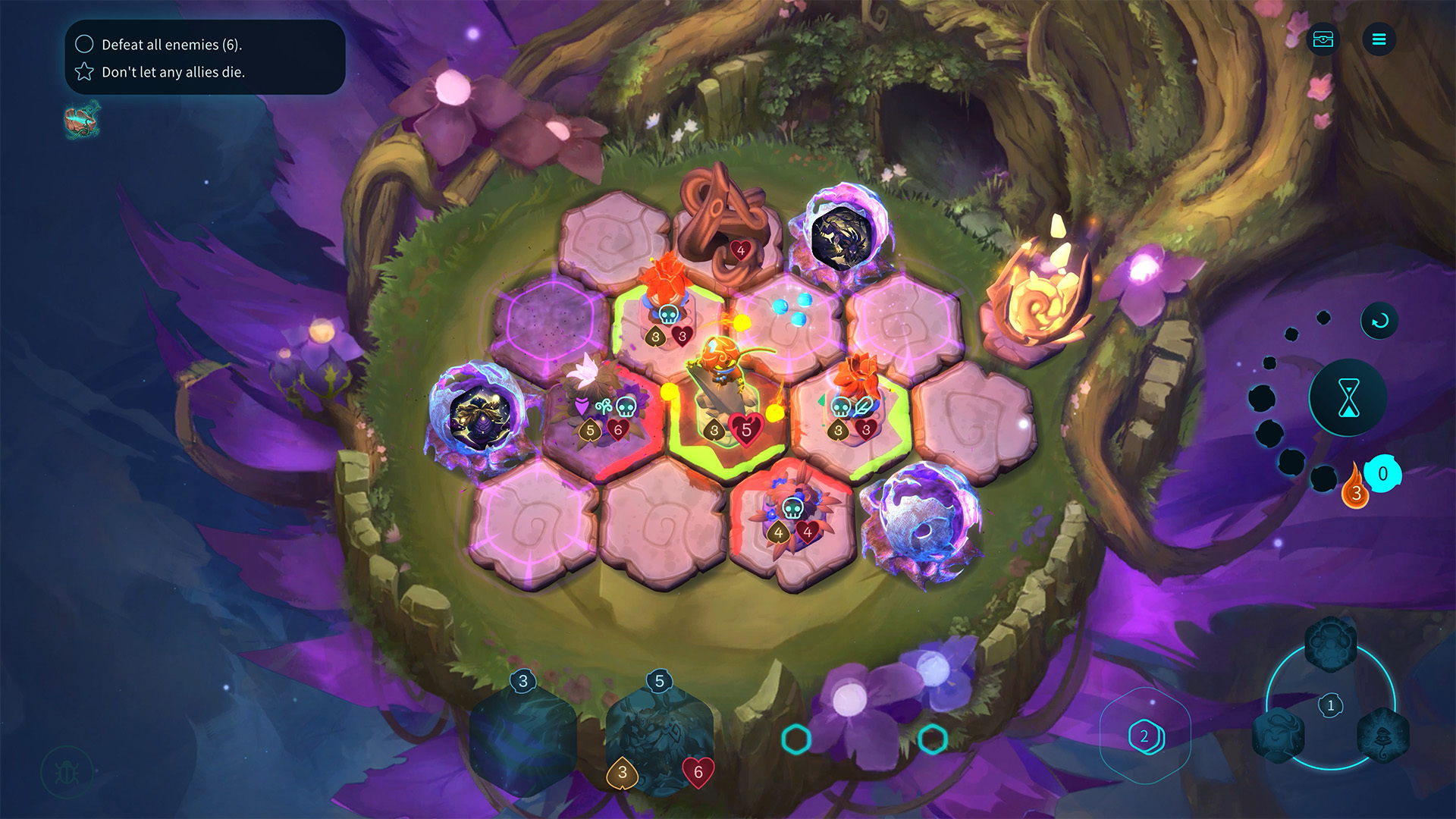Toggle the star objective 'Don't let any allies die'

pyautogui.click(x=84, y=73)
